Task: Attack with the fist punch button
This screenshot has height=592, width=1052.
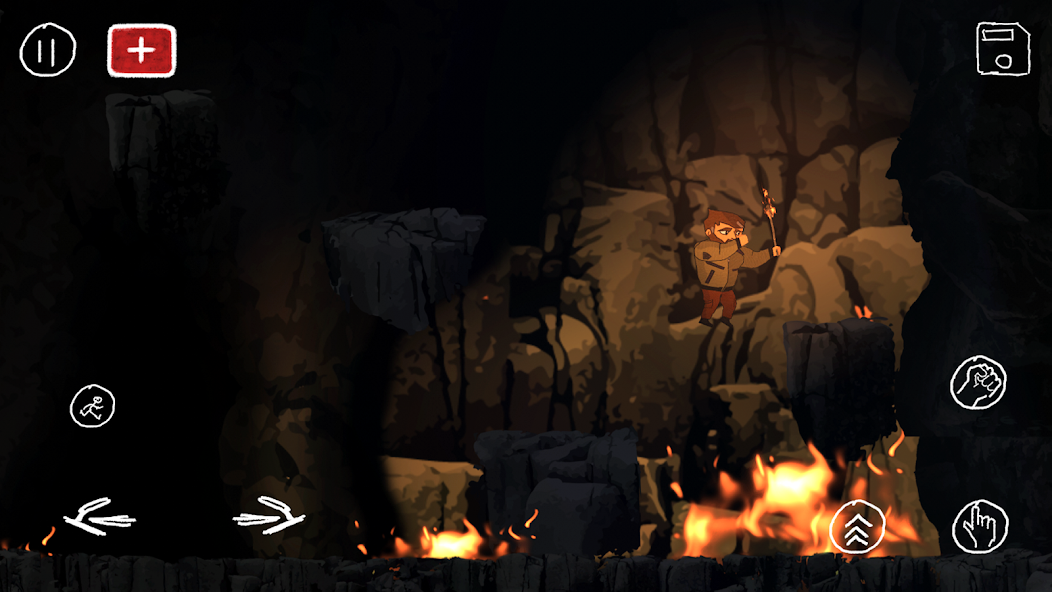Action: (977, 382)
